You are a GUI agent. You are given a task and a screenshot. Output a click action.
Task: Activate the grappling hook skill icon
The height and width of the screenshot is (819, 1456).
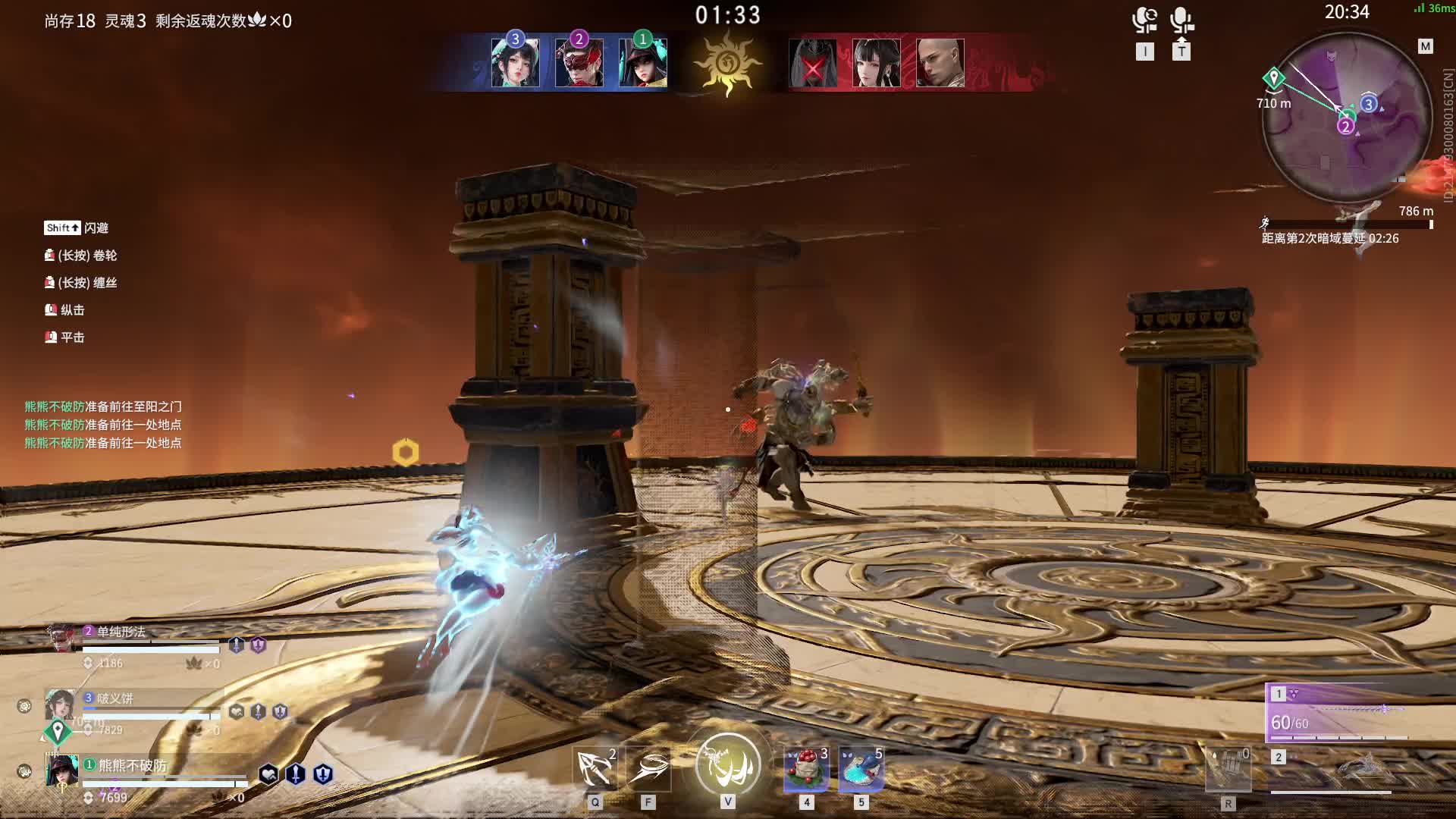pos(595,769)
